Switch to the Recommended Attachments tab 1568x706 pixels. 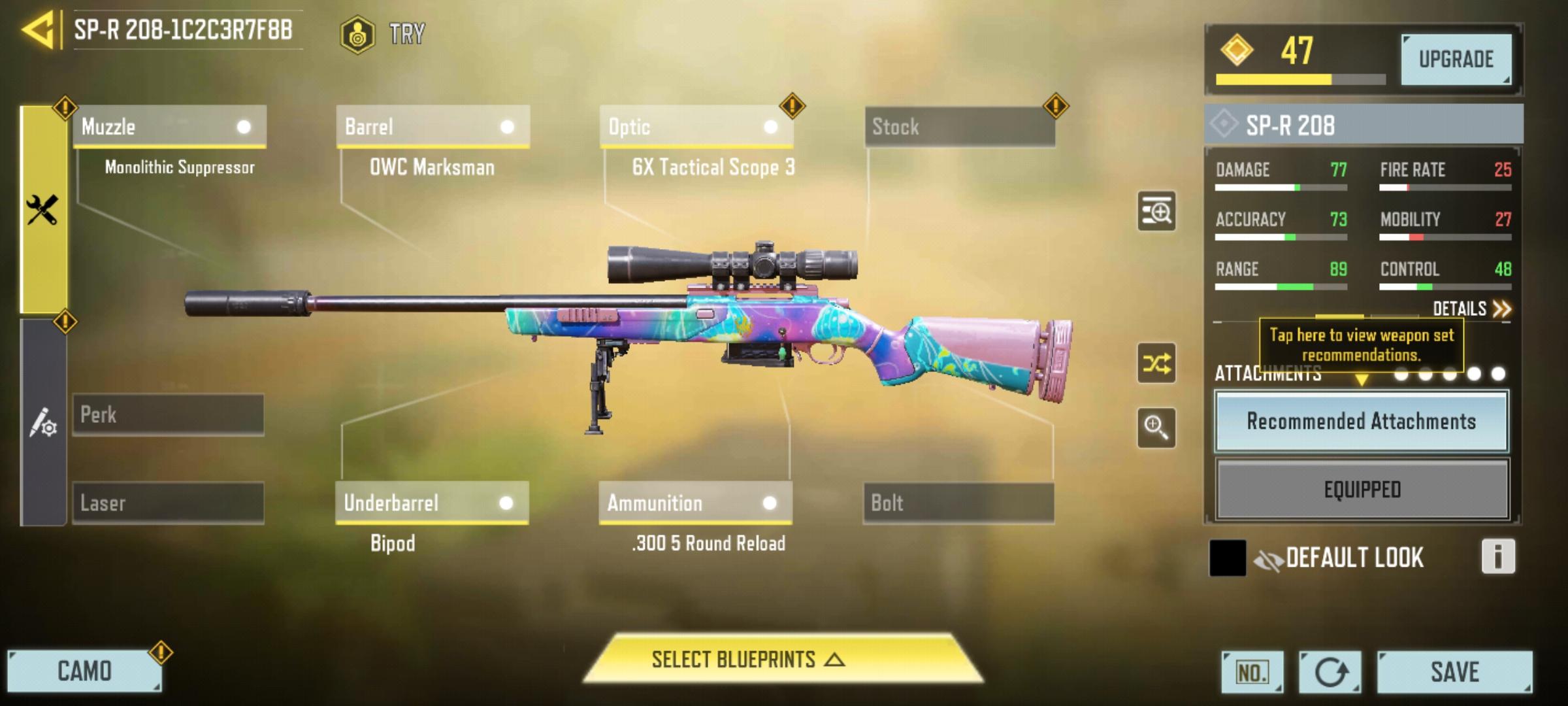[x=1361, y=423]
